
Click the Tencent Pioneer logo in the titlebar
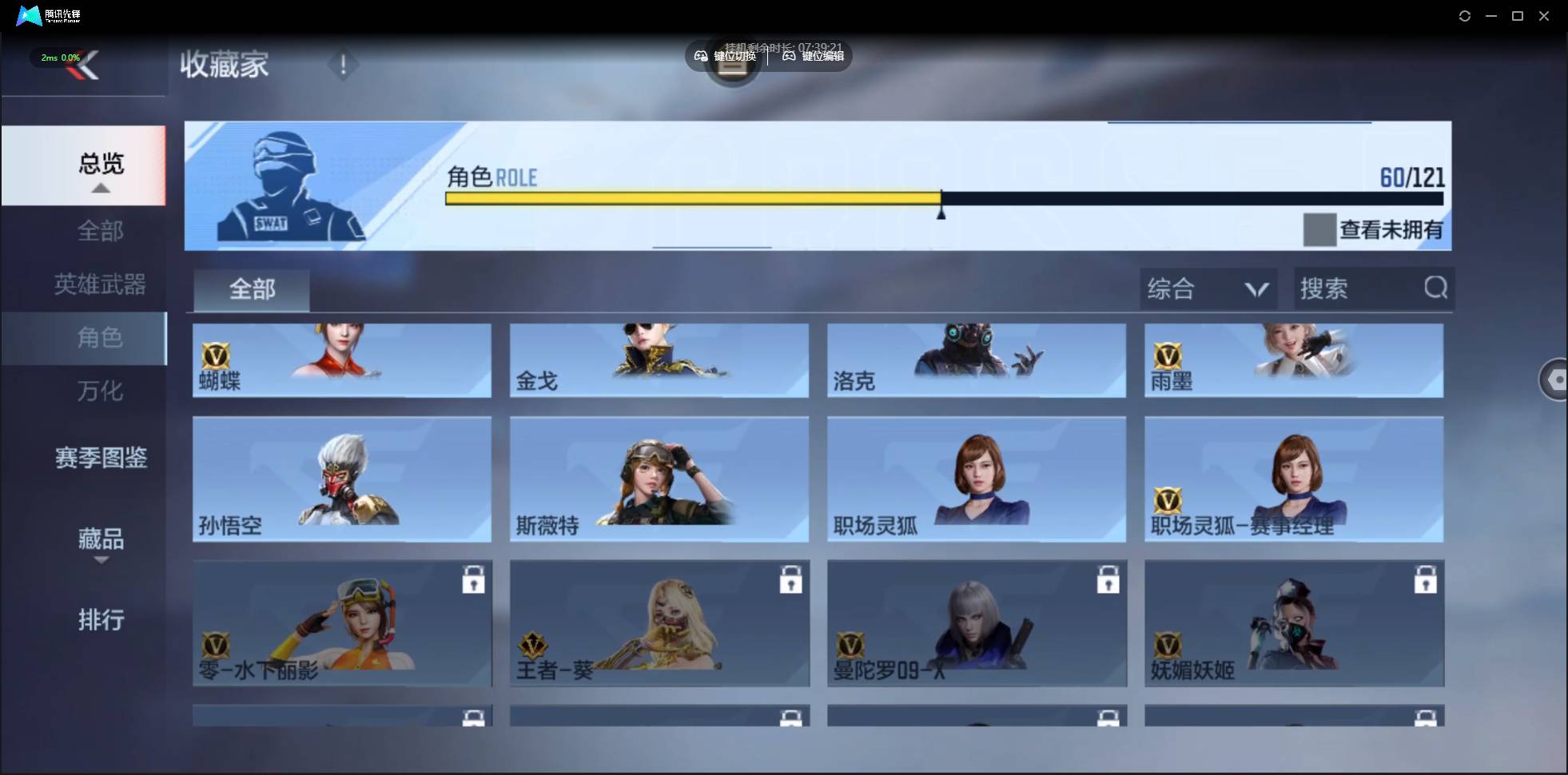(29, 15)
